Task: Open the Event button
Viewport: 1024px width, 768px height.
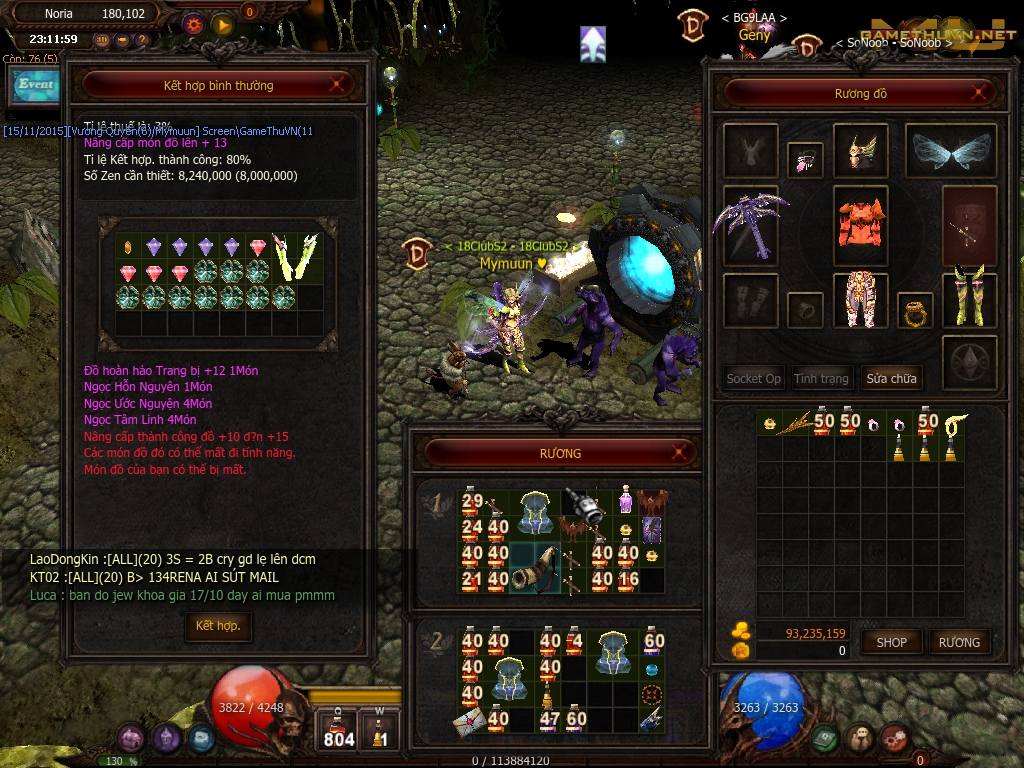Action: pos(36,85)
